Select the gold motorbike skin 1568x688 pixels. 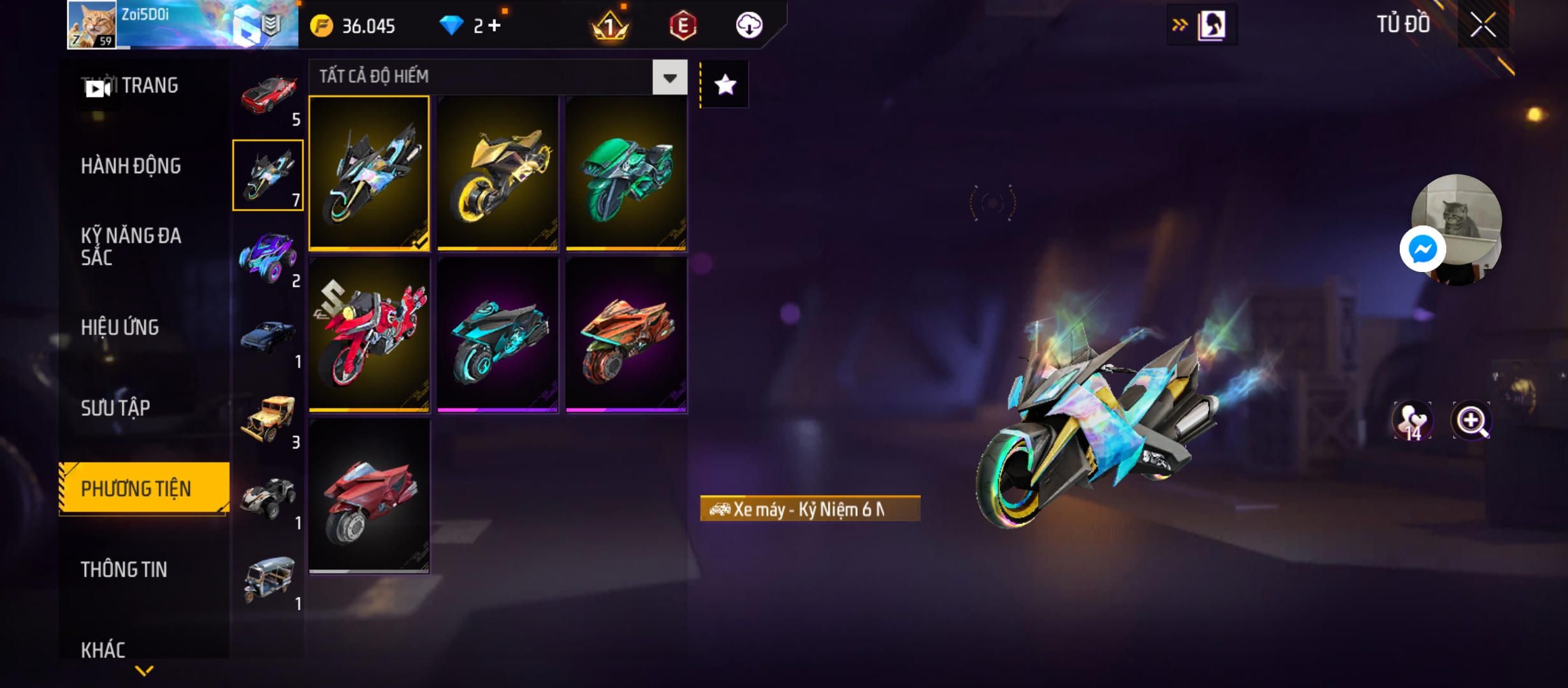click(498, 173)
